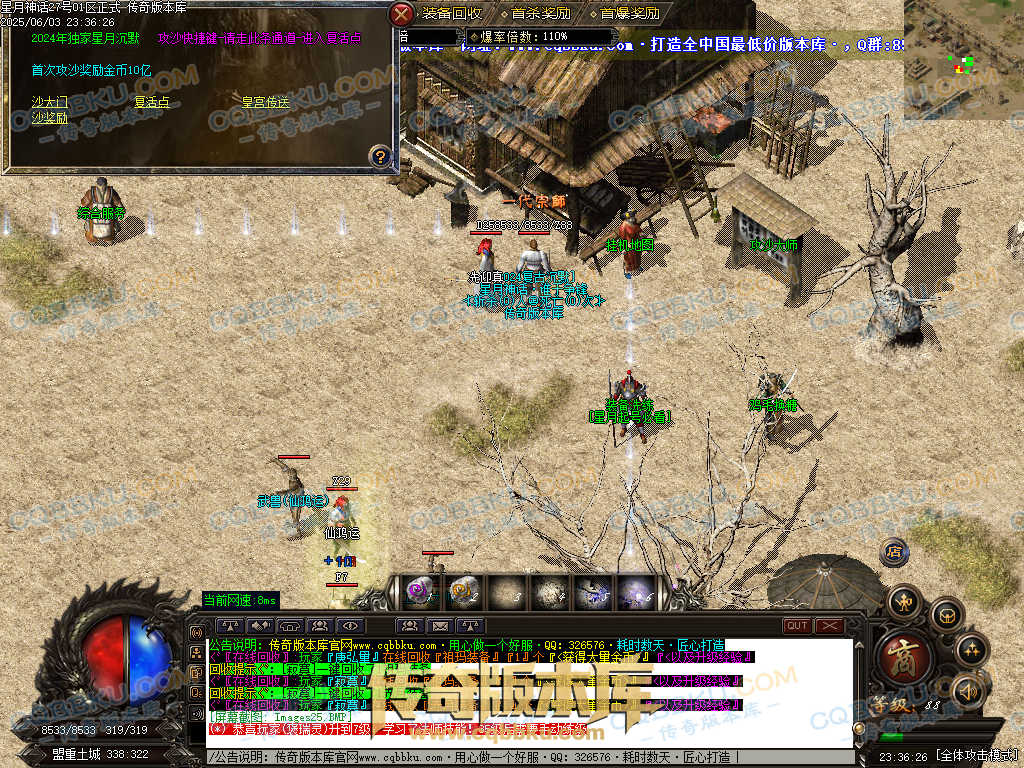Click the large 商 store medallion

pos(905,655)
